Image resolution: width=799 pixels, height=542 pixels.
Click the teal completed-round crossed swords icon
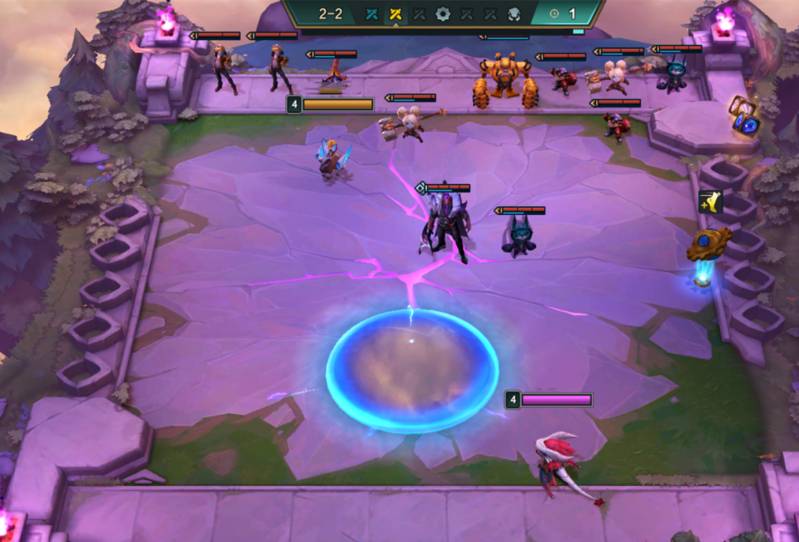[373, 15]
